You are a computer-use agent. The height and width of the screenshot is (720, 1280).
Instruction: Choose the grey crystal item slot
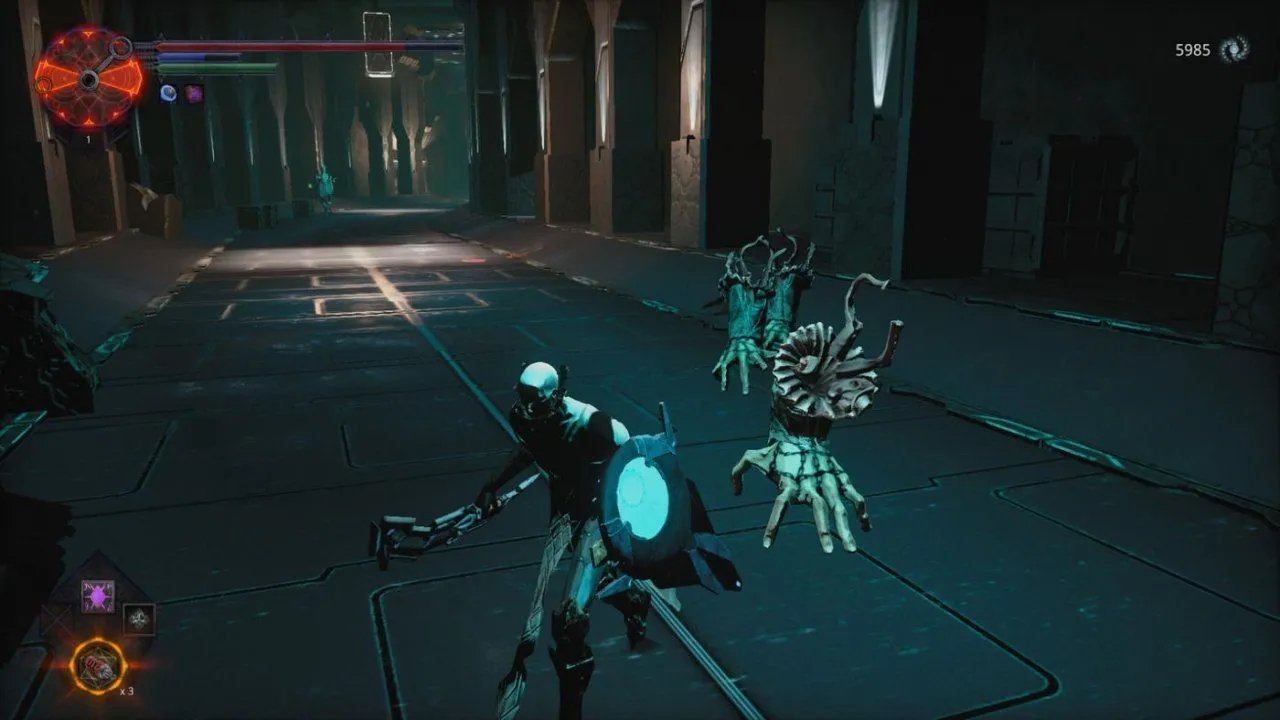tap(139, 619)
